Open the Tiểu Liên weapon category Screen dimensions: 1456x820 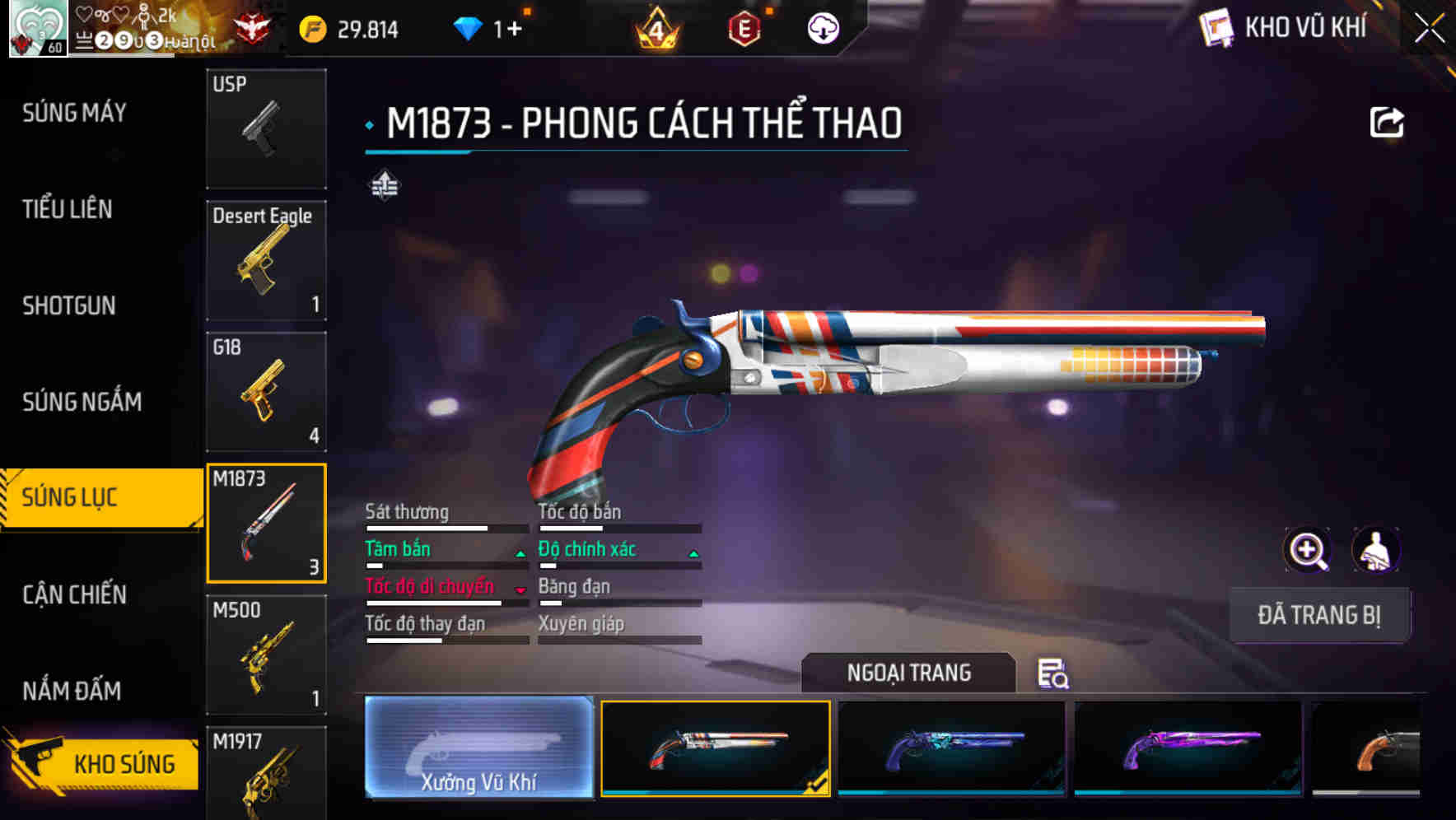pos(68,209)
